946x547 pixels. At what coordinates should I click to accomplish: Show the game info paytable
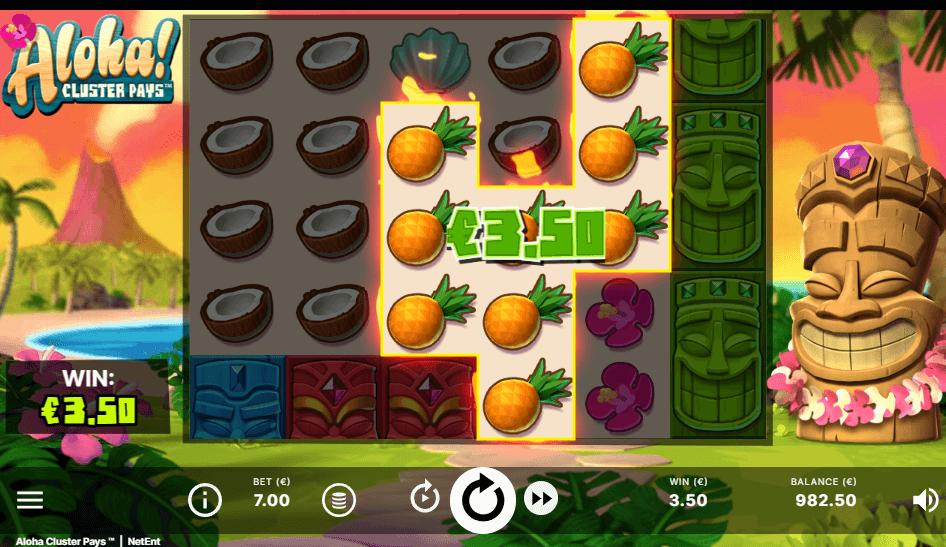click(x=205, y=499)
